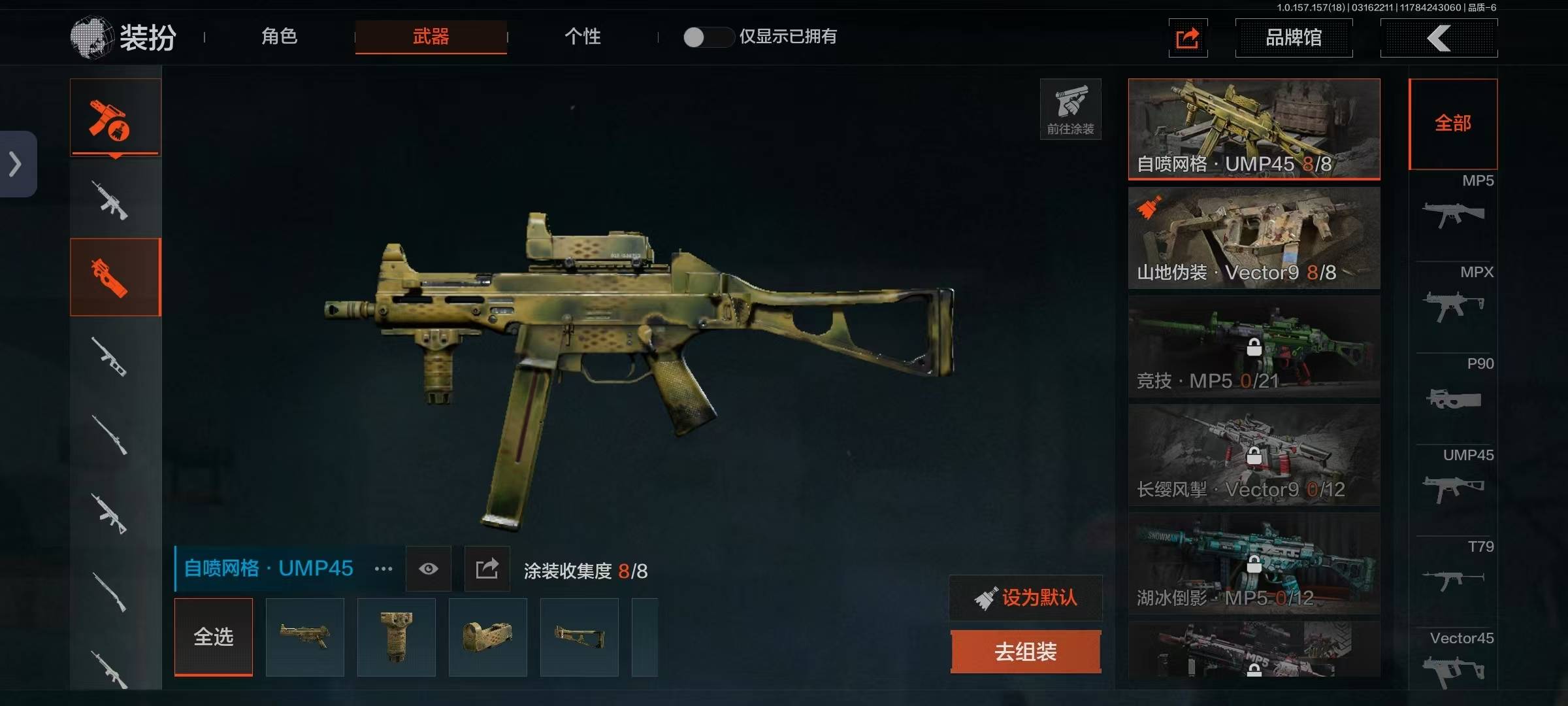The image size is (1568, 706).
Task: Set this skin as default with 设为默认
Action: pos(1026,597)
